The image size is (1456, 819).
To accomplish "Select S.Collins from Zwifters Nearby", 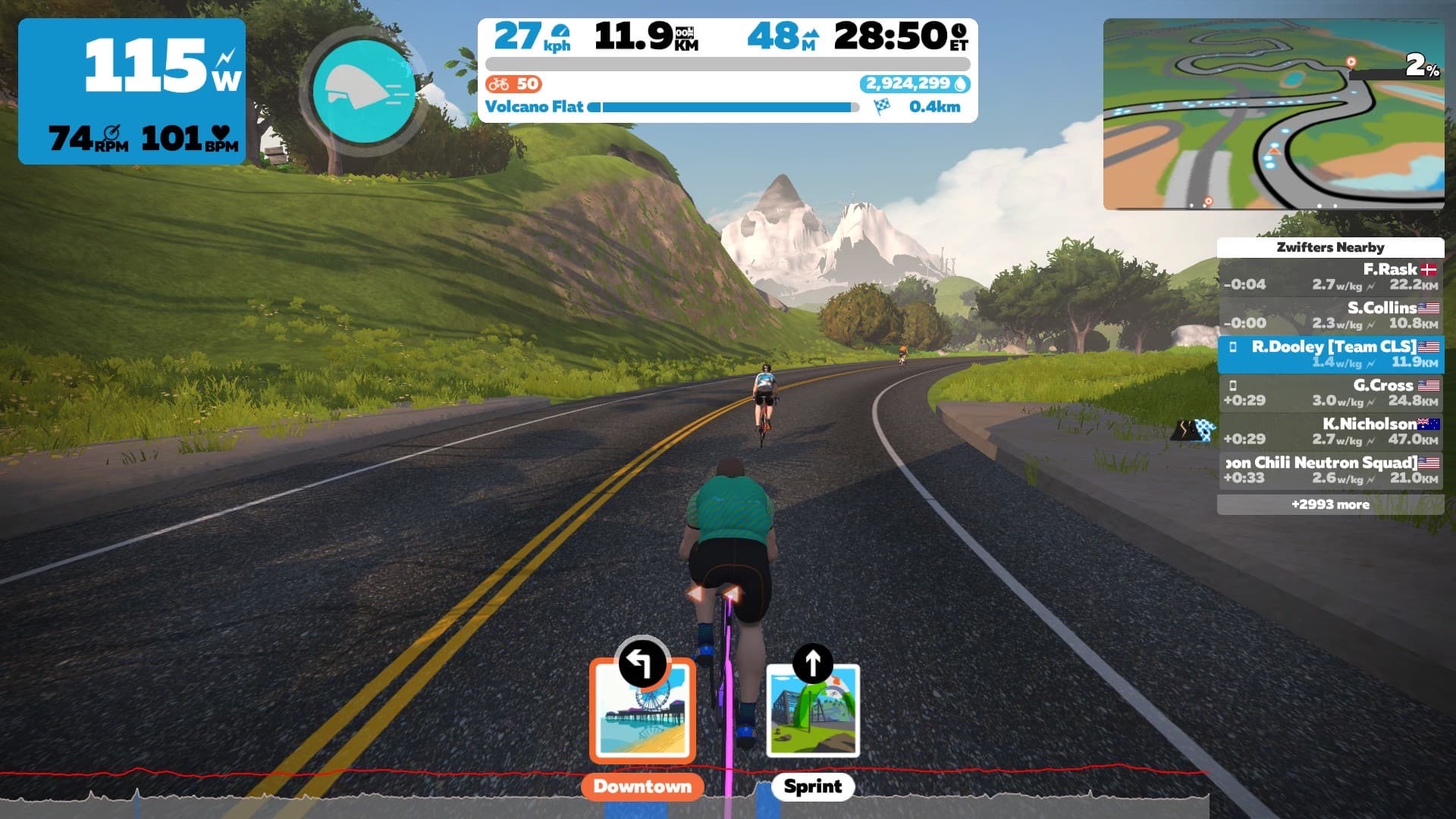I will (1330, 315).
